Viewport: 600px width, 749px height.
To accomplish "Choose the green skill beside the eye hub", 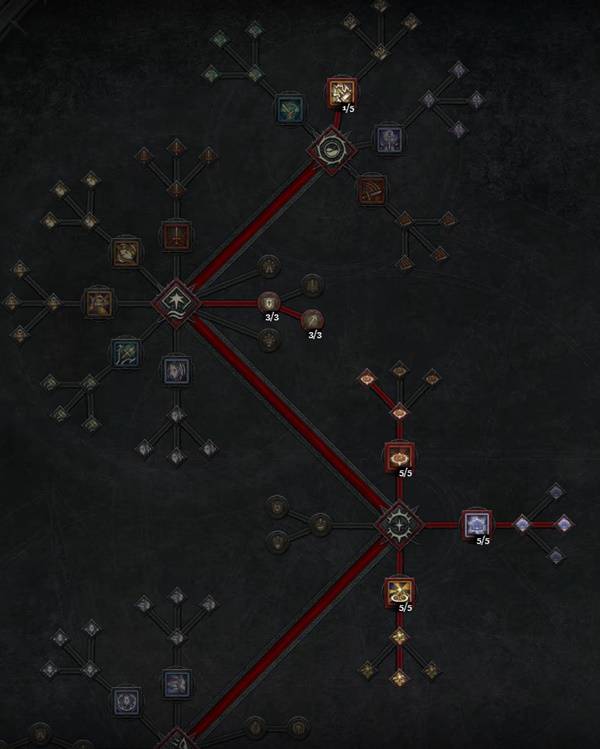I will 291,109.
